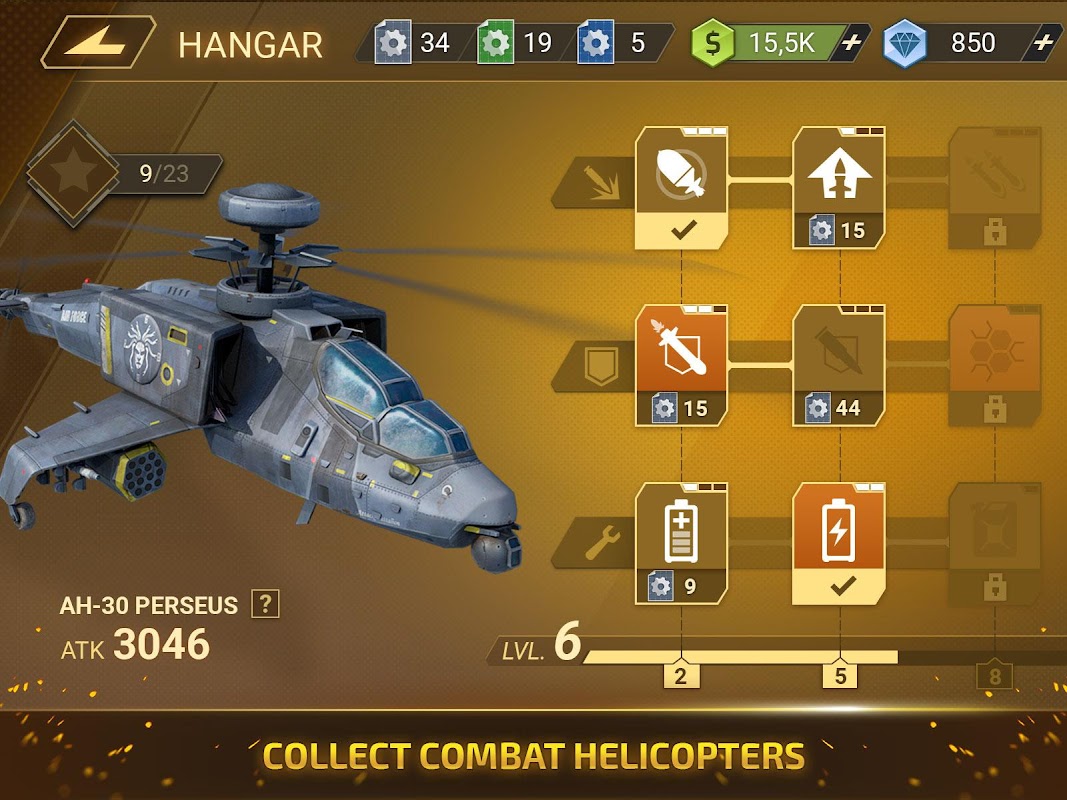Go back using the arrow button beside HANGAR
The height and width of the screenshot is (800, 1067).
coord(96,43)
